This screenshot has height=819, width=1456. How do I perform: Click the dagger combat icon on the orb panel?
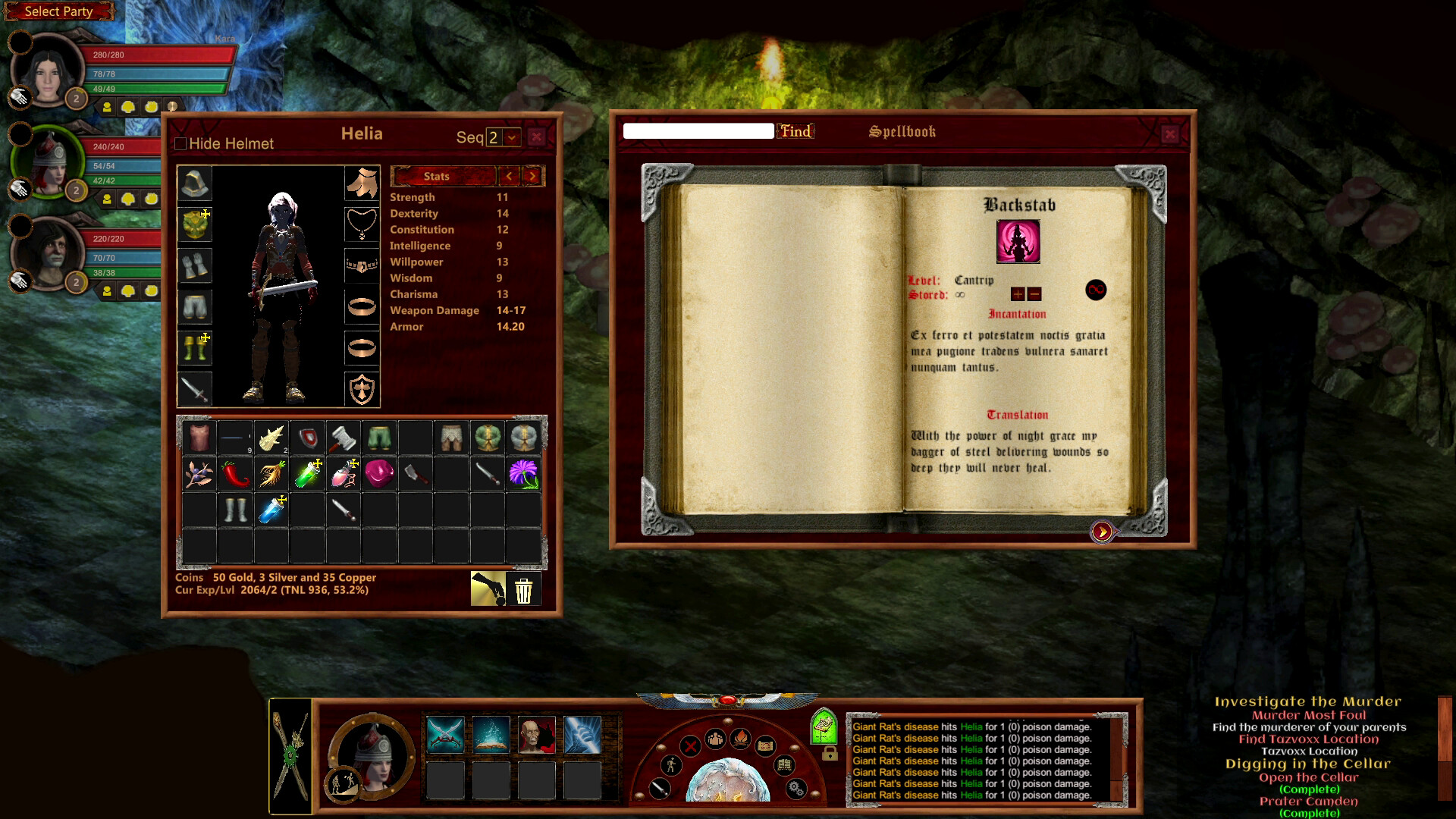(659, 789)
